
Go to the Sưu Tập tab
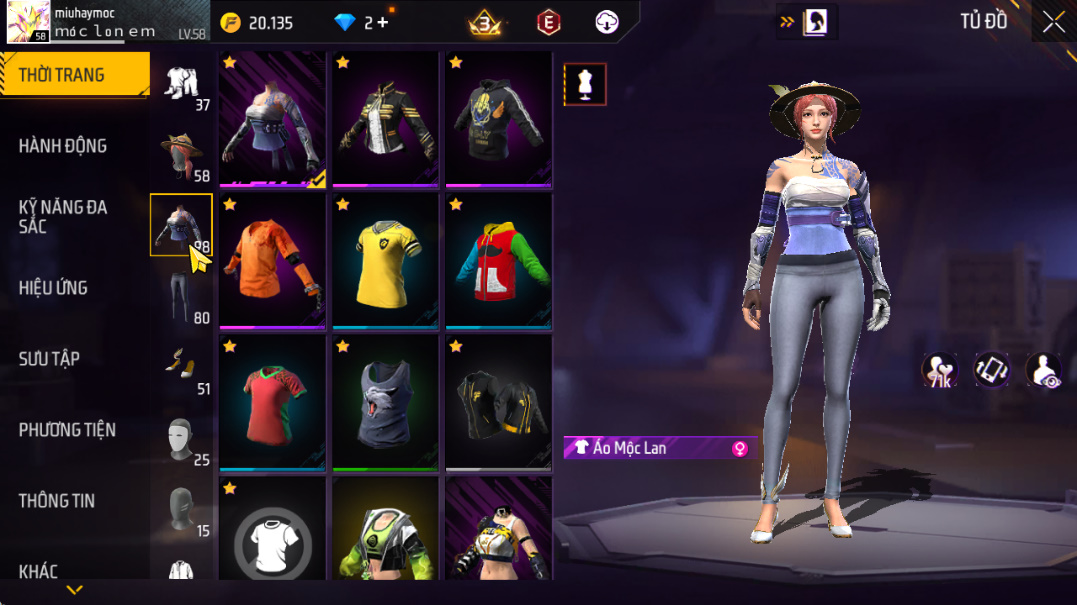tap(49, 359)
